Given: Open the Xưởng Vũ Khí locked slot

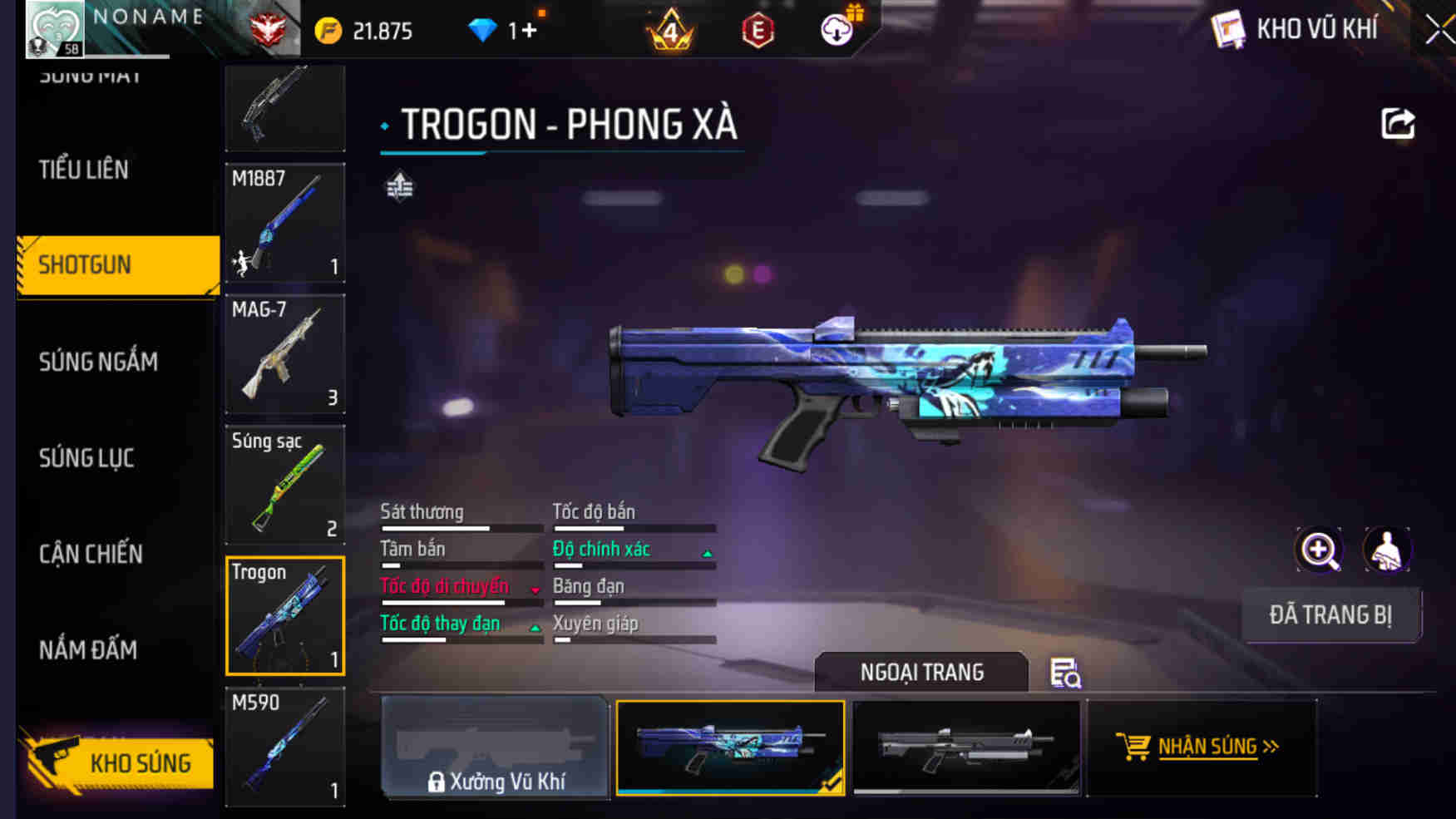Looking at the screenshot, I should point(496,747).
